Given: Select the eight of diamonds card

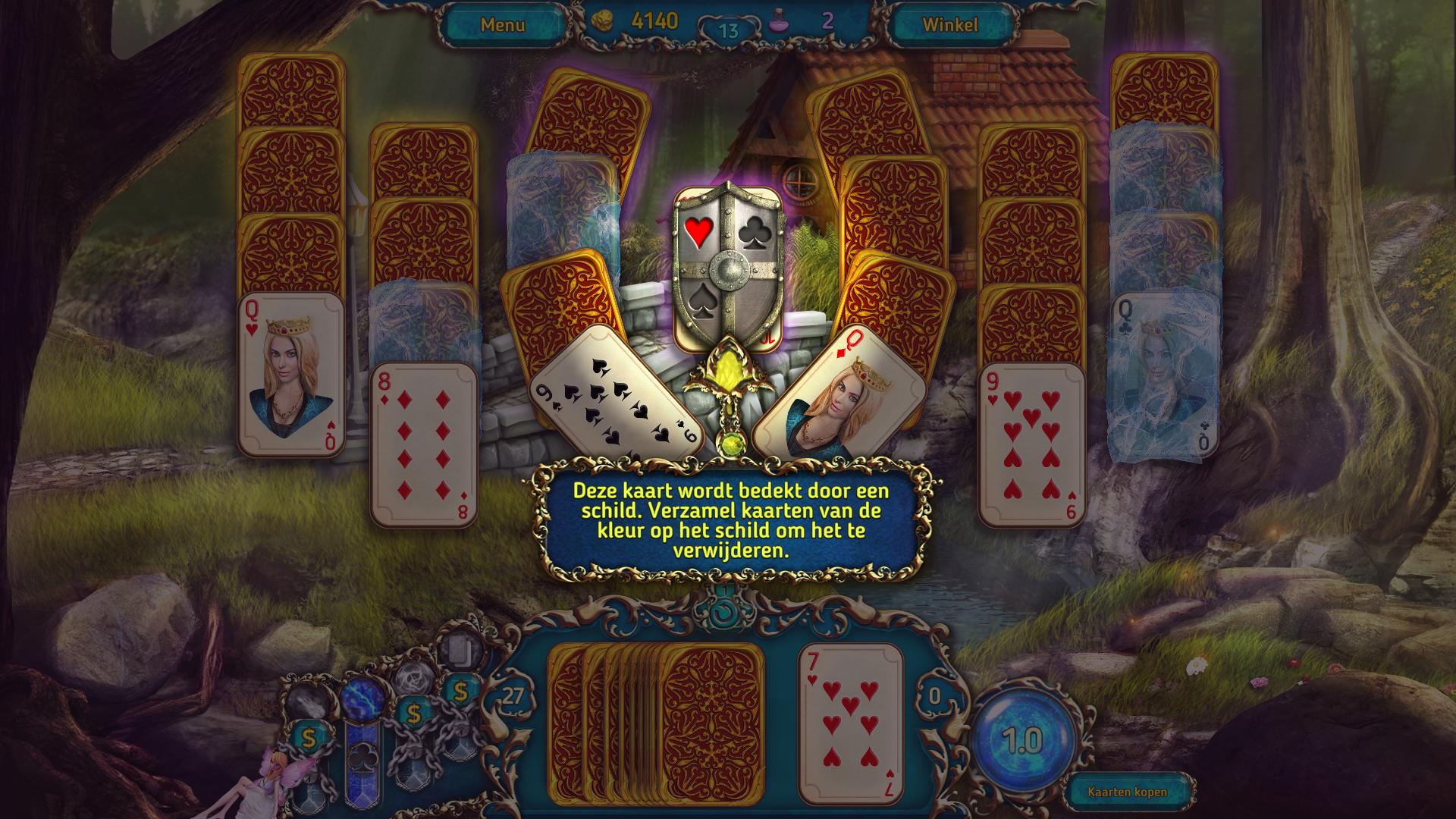Looking at the screenshot, I should point(424,445).
